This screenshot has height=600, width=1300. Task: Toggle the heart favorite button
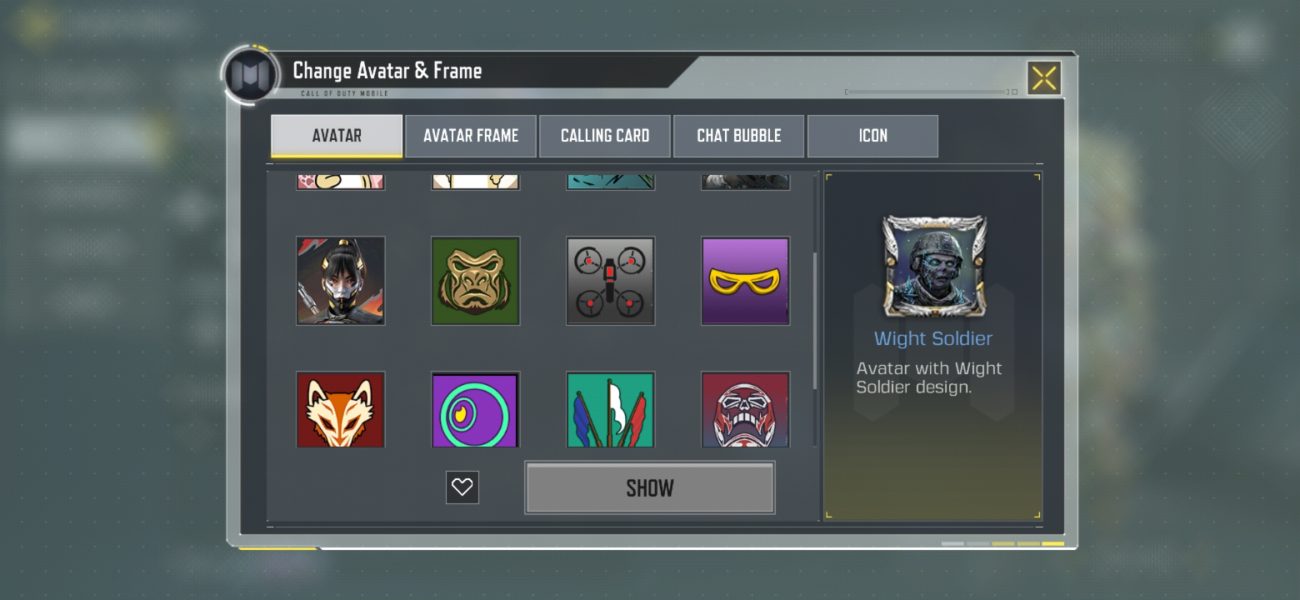click(x=462, y=487)
